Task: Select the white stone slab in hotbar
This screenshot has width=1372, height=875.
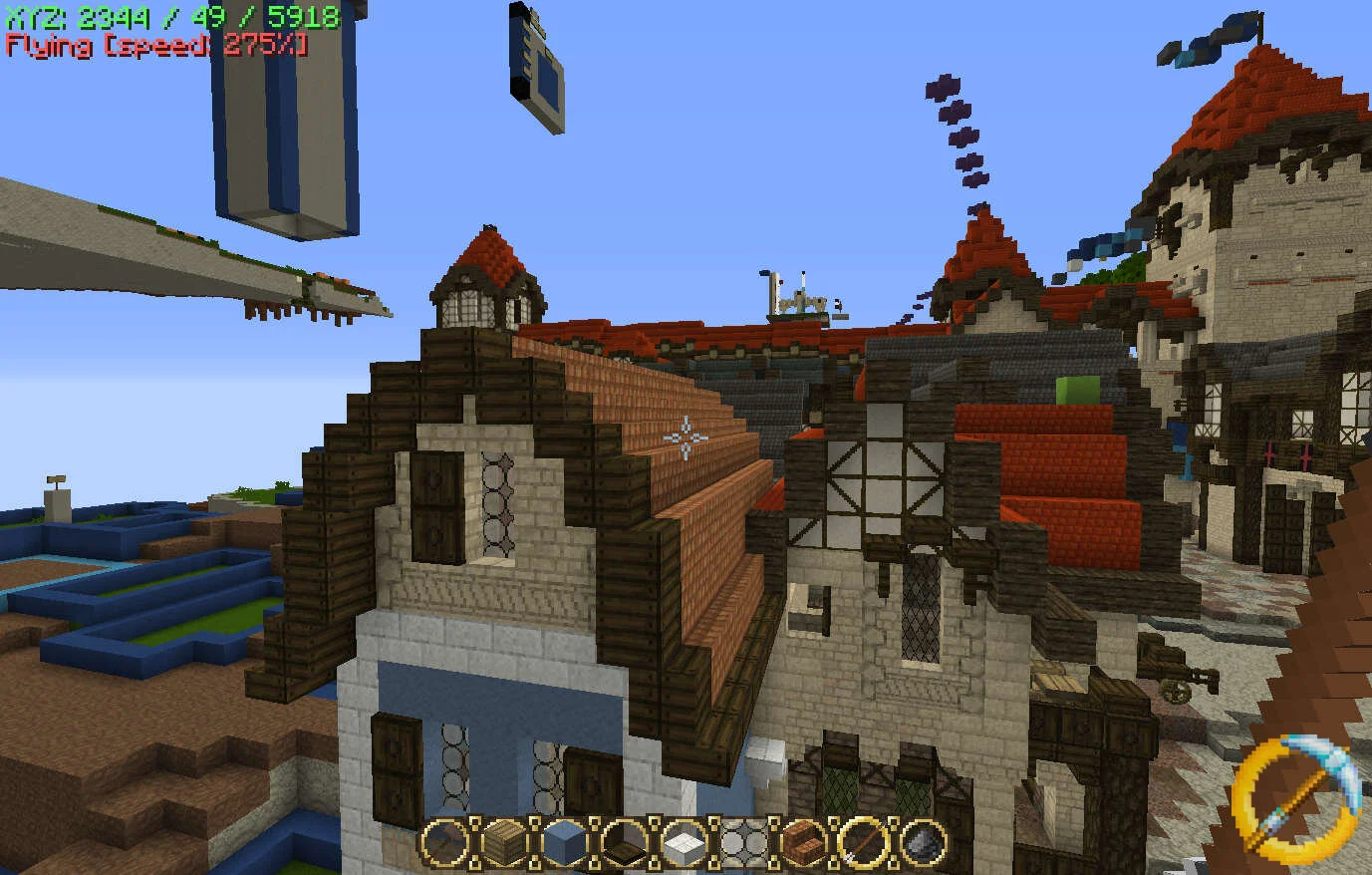Action: pyautogui.click(x=683, y=845)
